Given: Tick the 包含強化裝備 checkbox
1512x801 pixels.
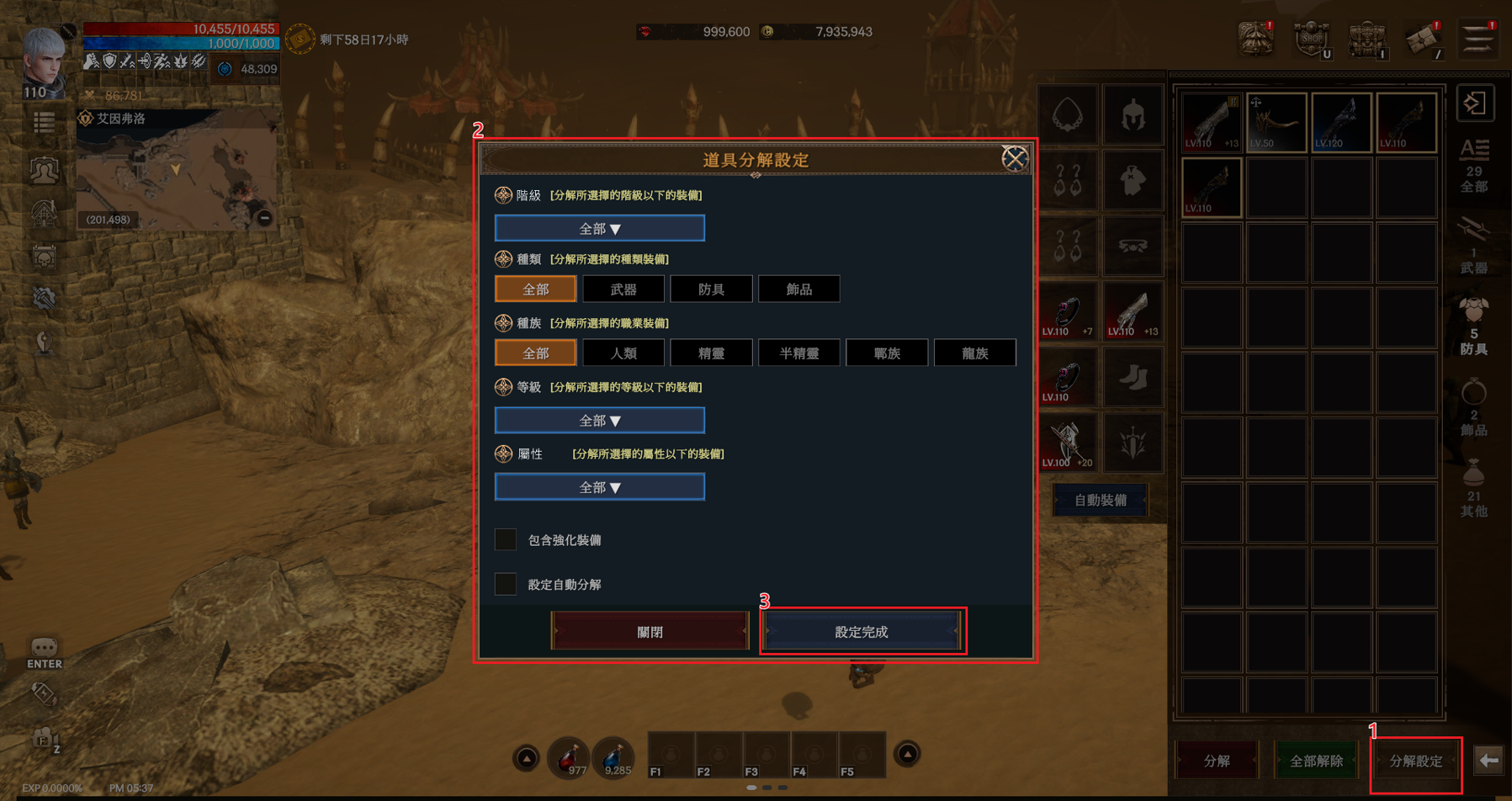Looking at the screenshot, I should point(506,540).
